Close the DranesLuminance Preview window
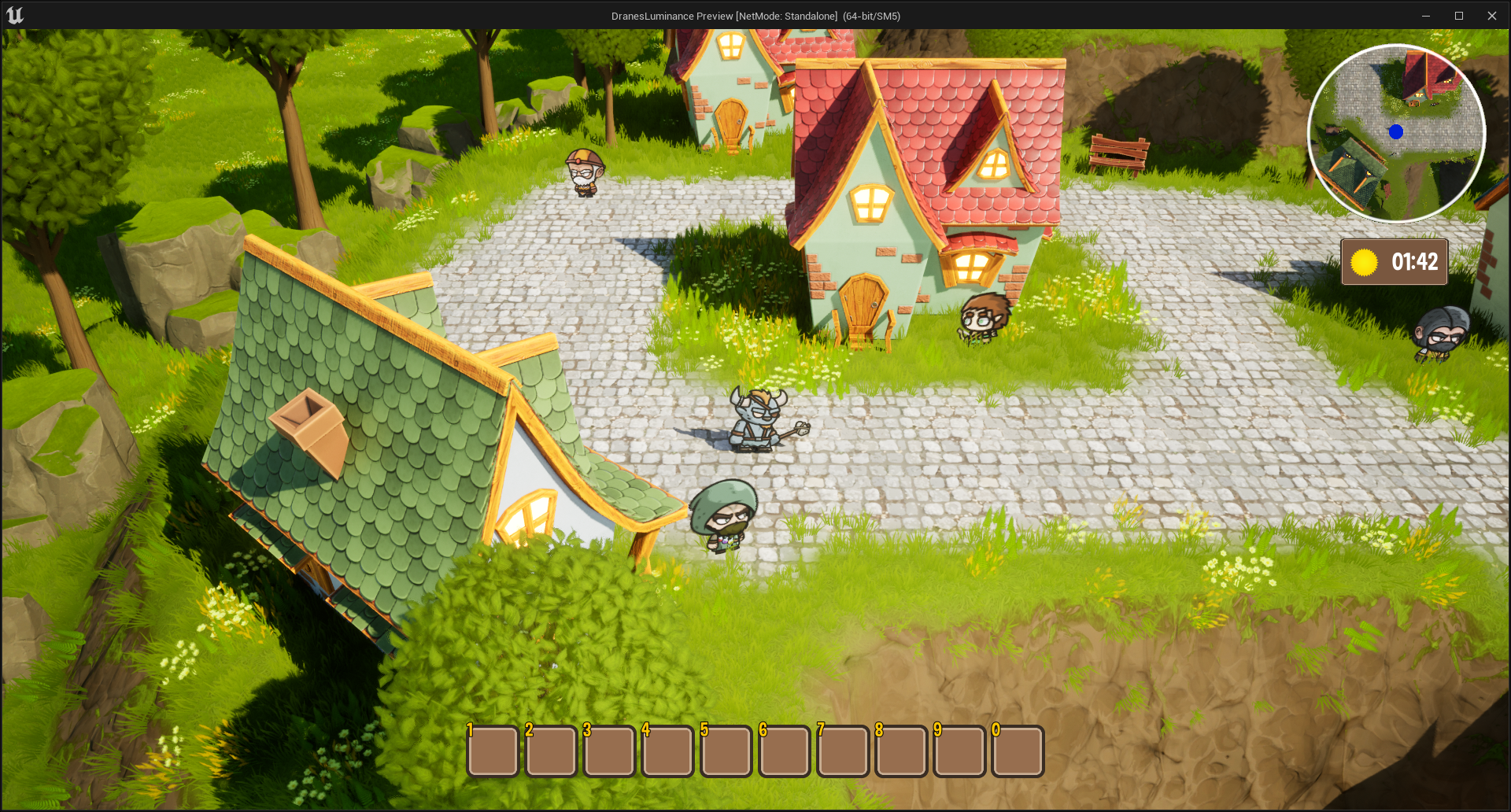Image resolution: width=1511 pixels, height=812 pixels. [x=1491, y=16]
